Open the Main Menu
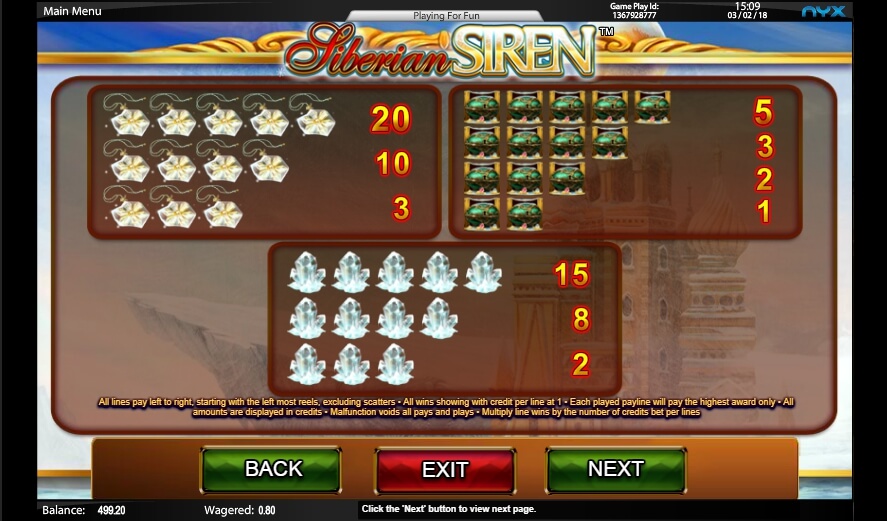 point(71,12)
